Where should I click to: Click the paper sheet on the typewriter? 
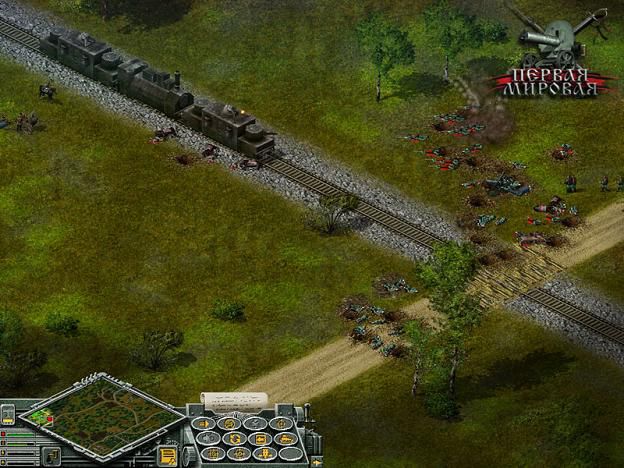point(234,400)
